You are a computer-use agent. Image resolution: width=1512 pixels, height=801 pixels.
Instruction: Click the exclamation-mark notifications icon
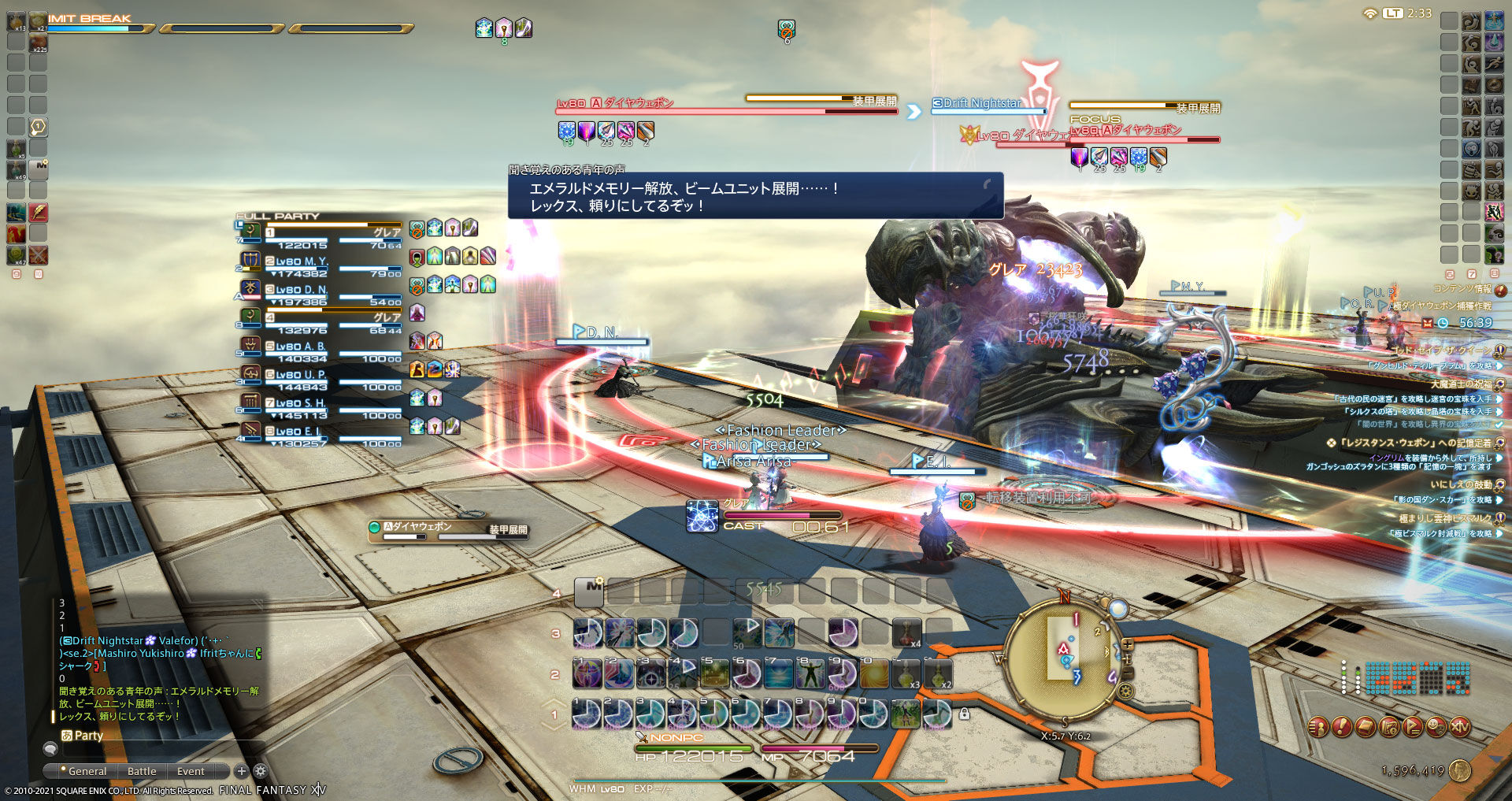pyautogui.click(x=1341, y=729)
